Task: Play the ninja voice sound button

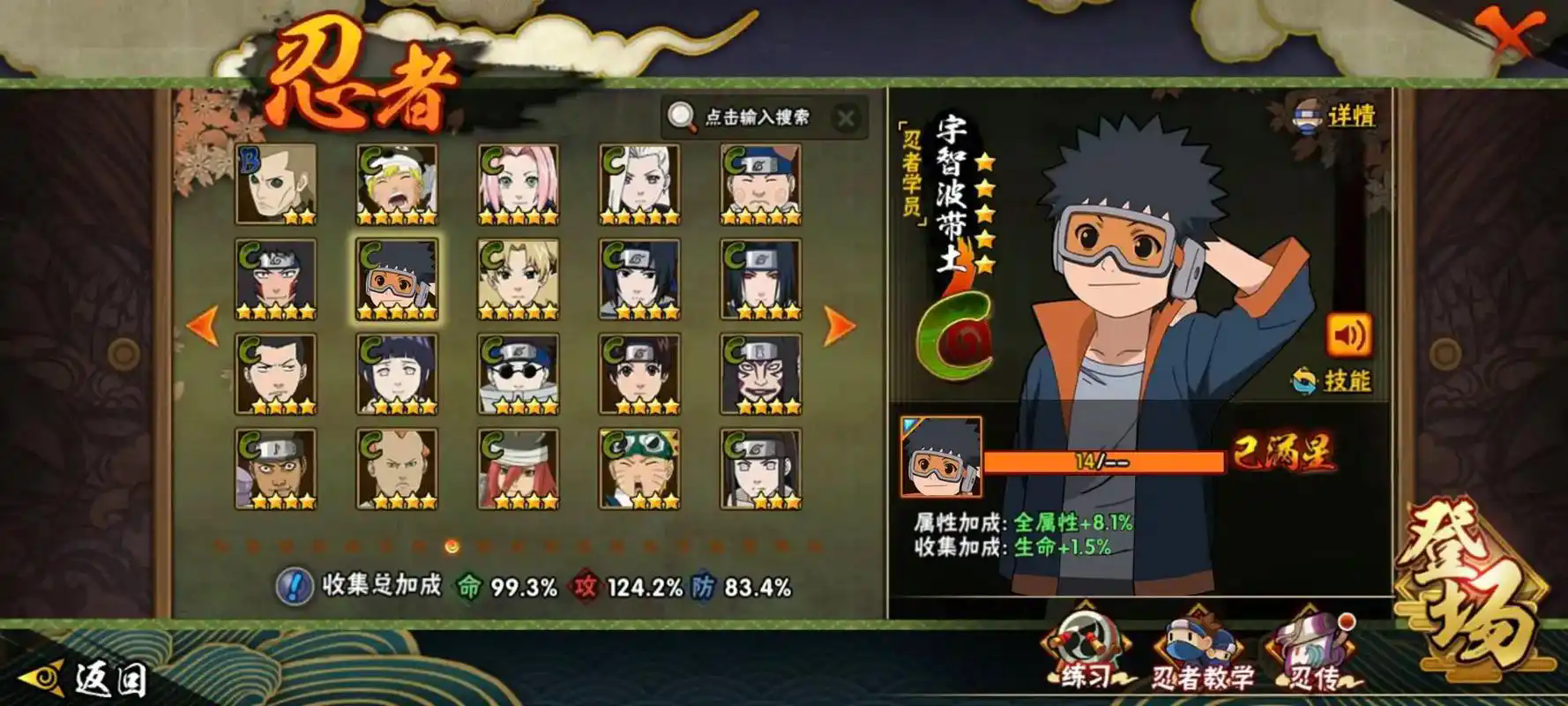Action: coord(1348,336)
